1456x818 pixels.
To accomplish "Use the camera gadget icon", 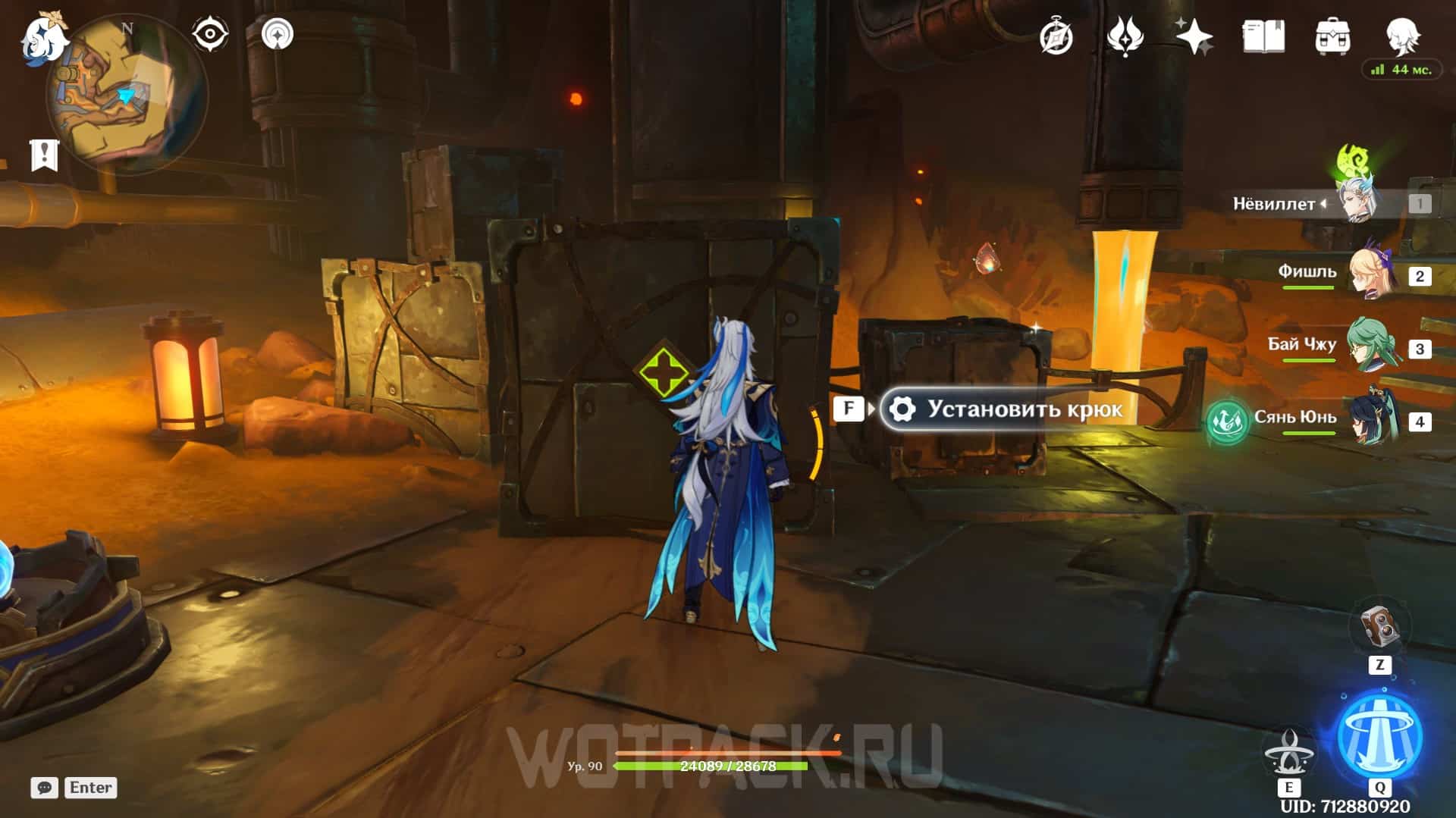I will point(1379,628).
